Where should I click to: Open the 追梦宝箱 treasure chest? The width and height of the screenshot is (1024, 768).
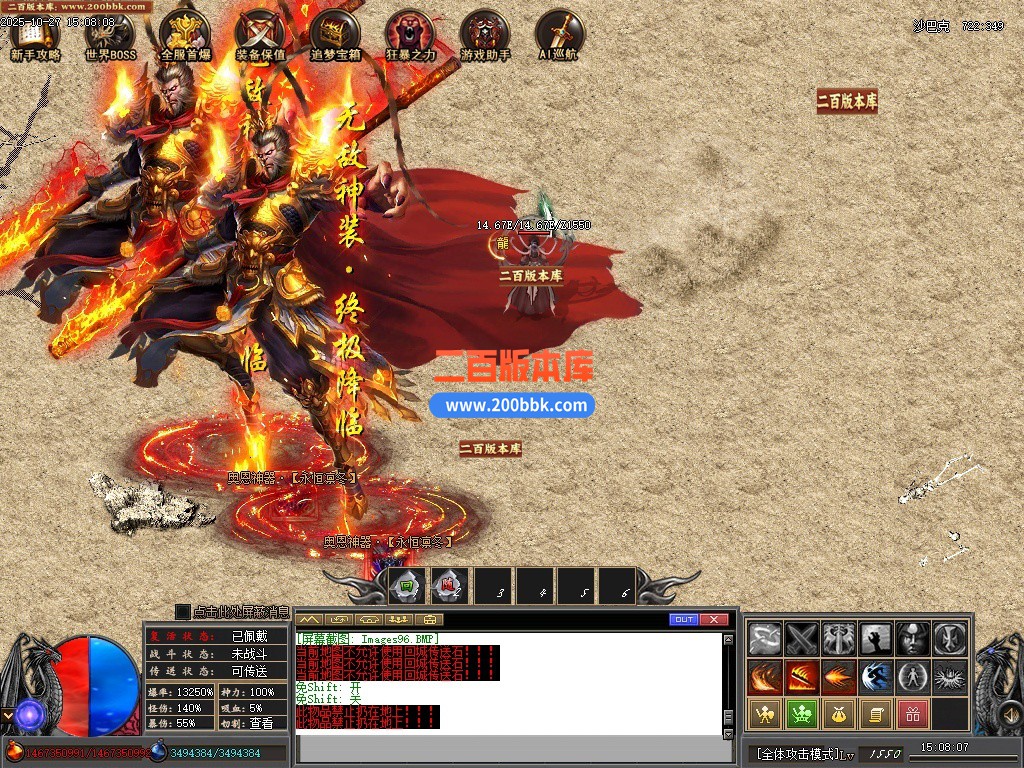pyautogui.click(x=335, y=37)
